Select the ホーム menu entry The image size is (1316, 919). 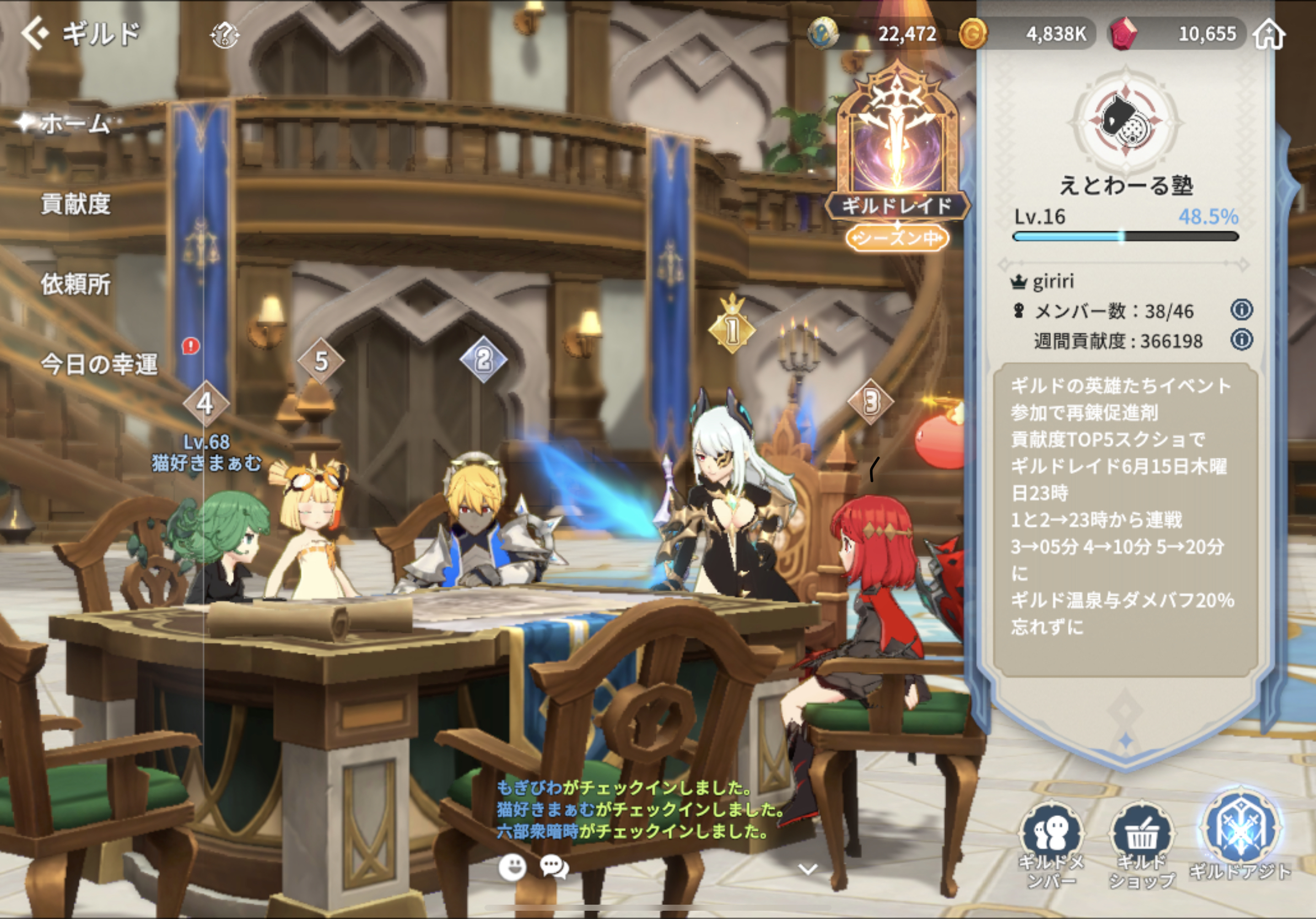74,123
